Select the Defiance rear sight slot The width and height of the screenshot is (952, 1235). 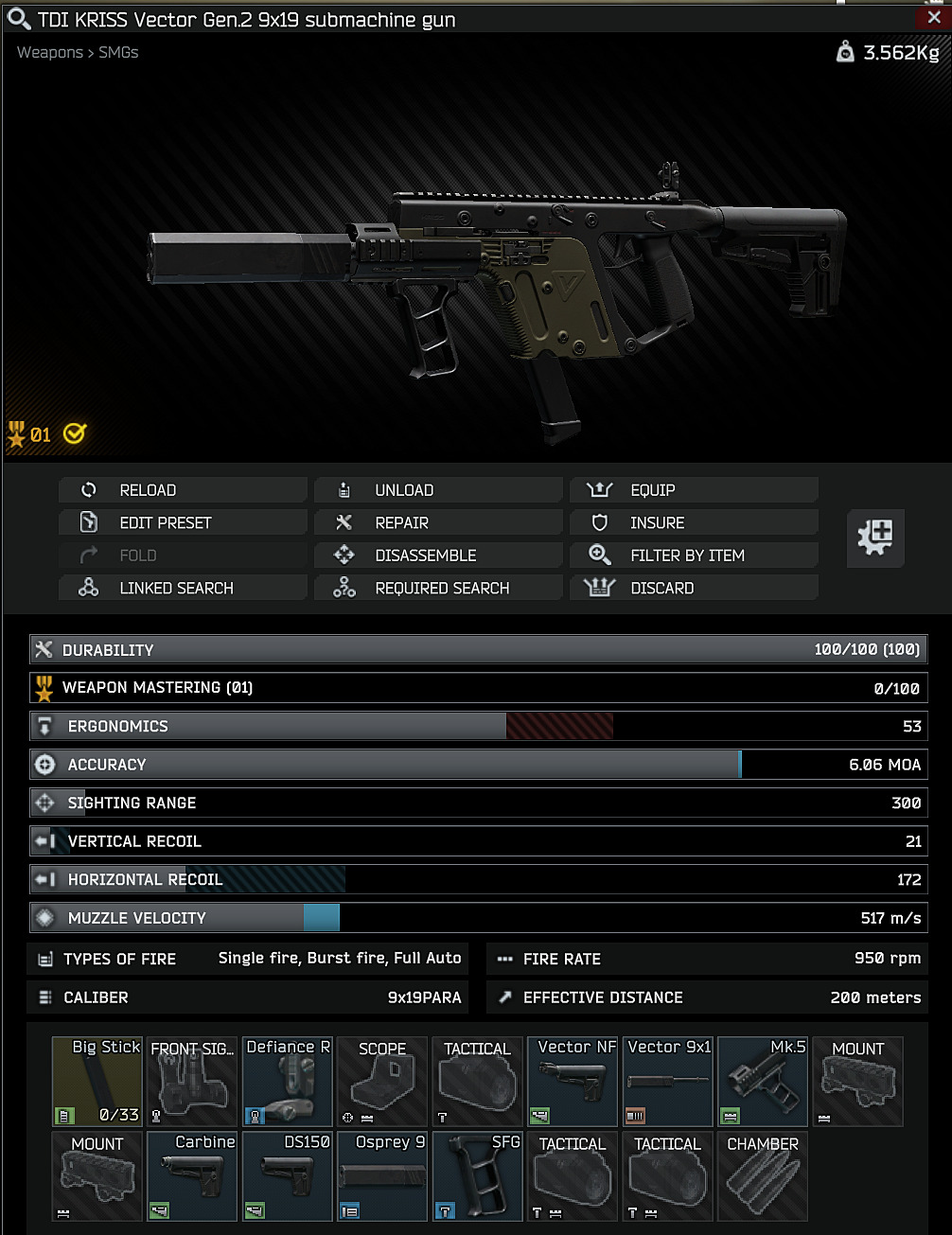(288, 1081)
